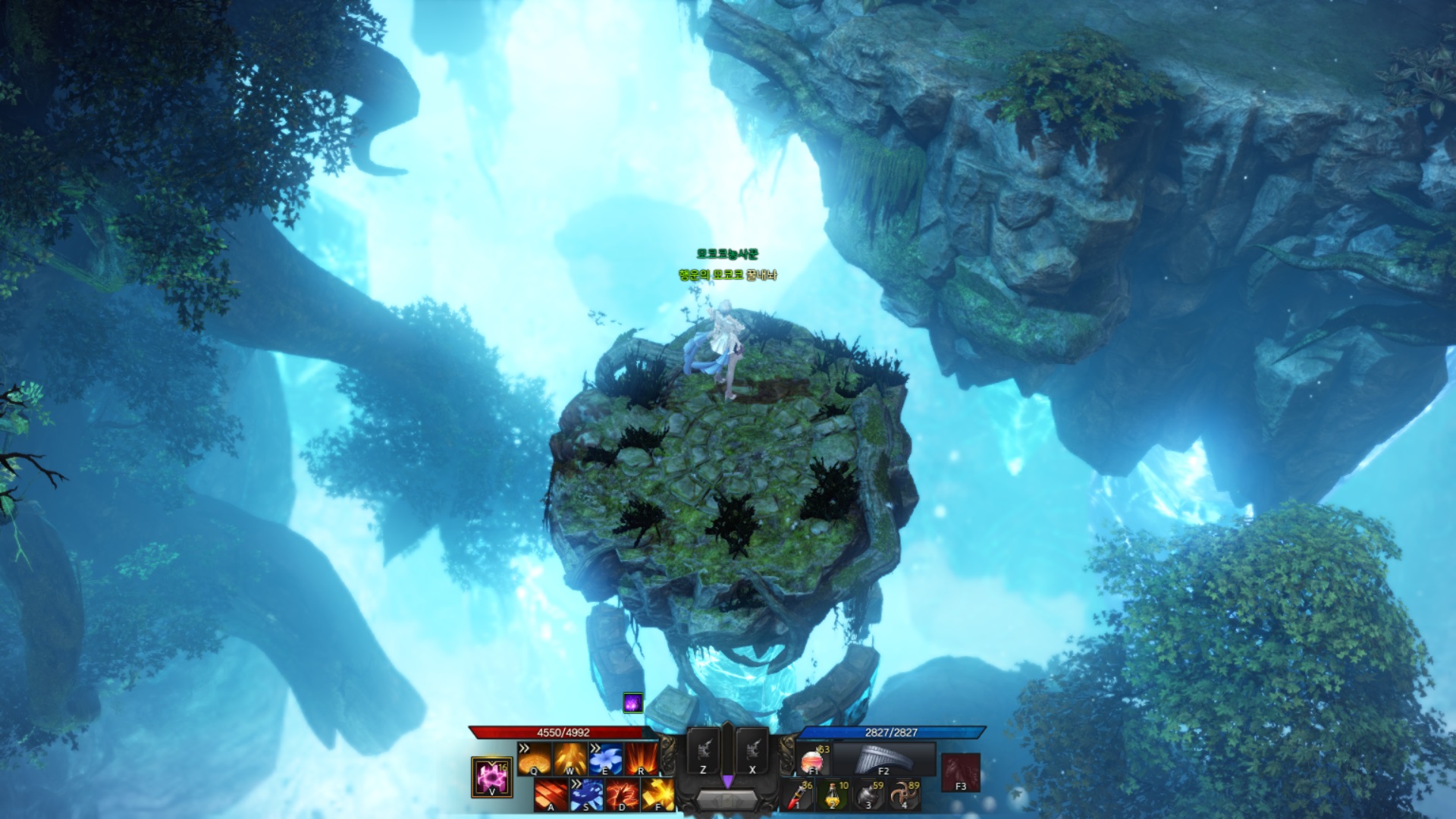Use the spiral shuriken item in slot 4
1456x819 pixels.
(905, 795)
